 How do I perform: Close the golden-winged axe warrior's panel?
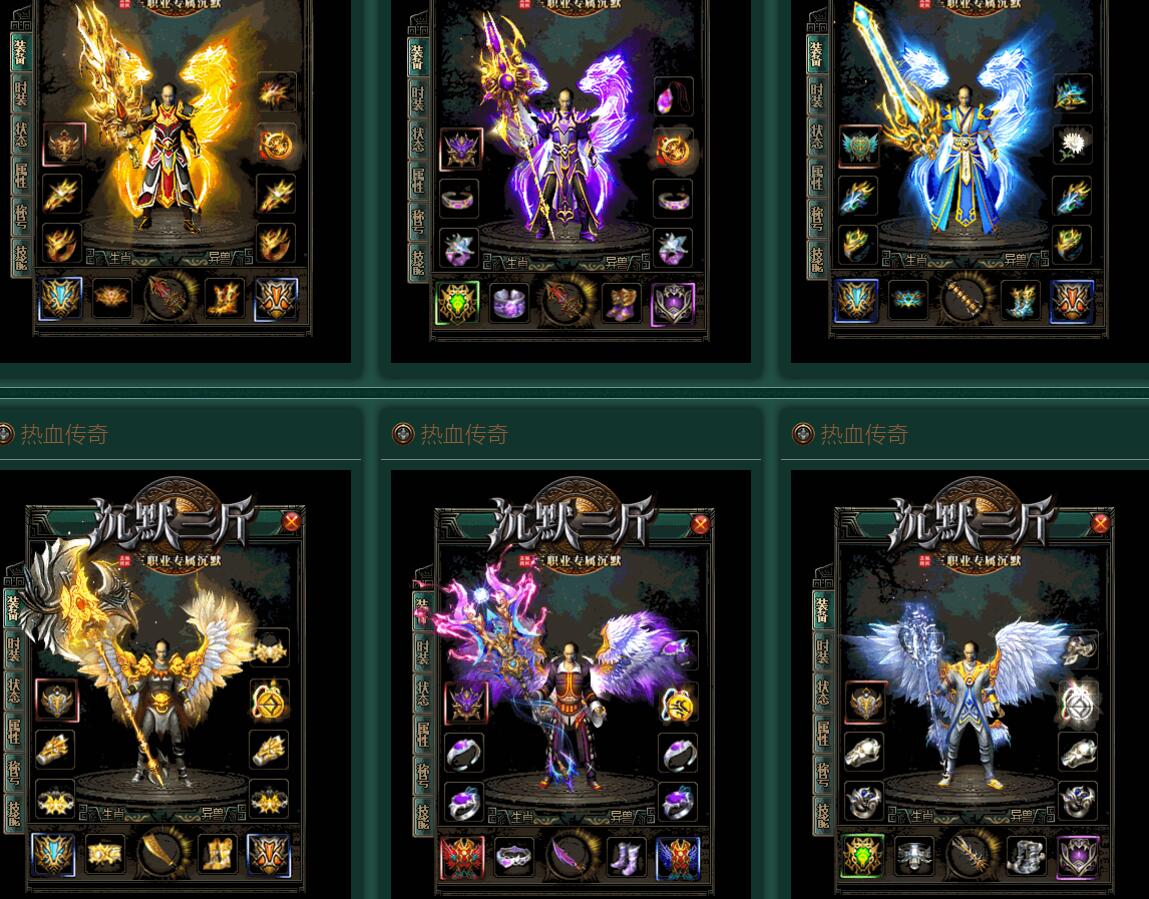click(291, 521)
